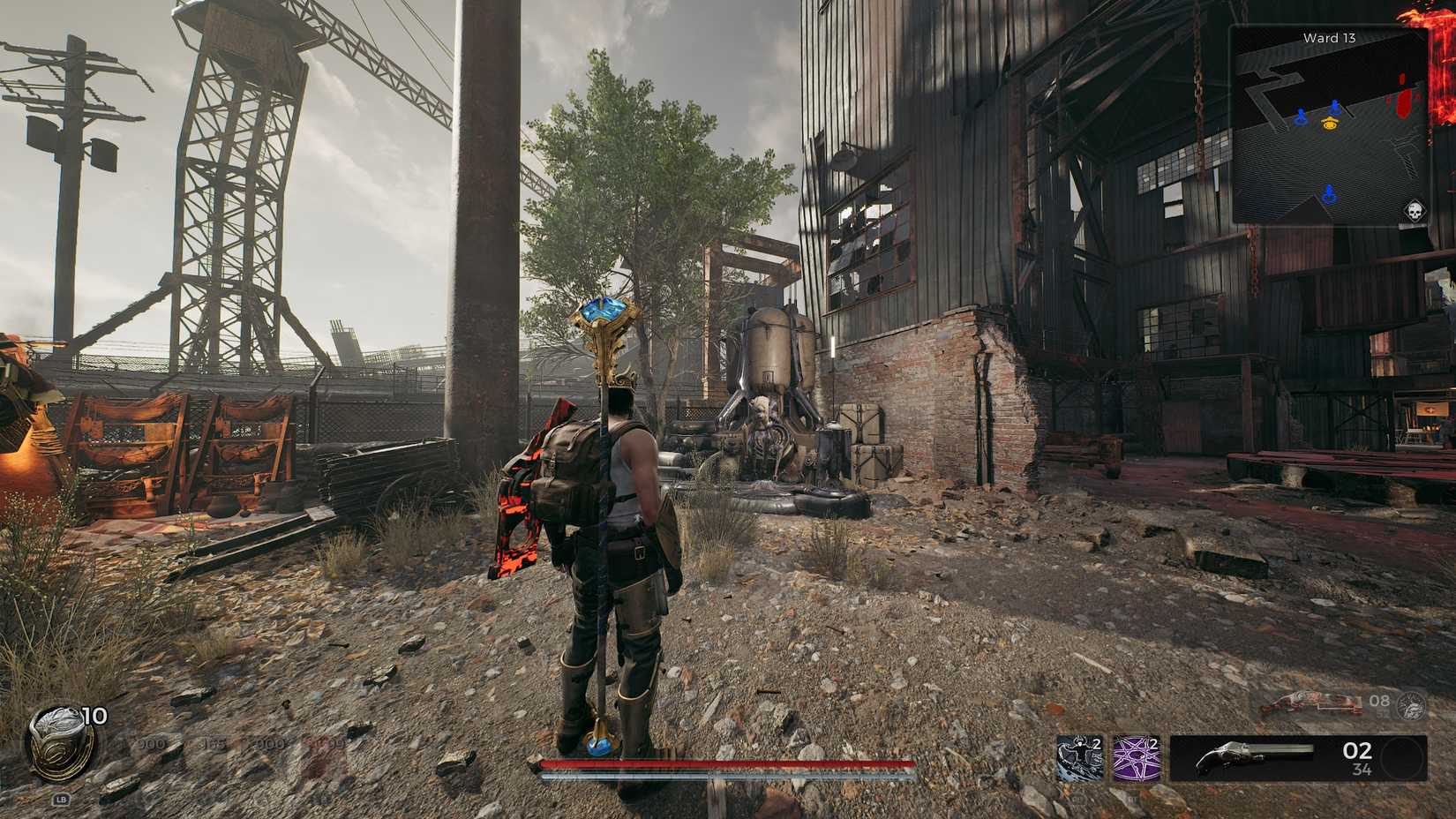Select the round ability slot right of the handgun
The height and width of the screenshot is (819, 1456).
1402,758
